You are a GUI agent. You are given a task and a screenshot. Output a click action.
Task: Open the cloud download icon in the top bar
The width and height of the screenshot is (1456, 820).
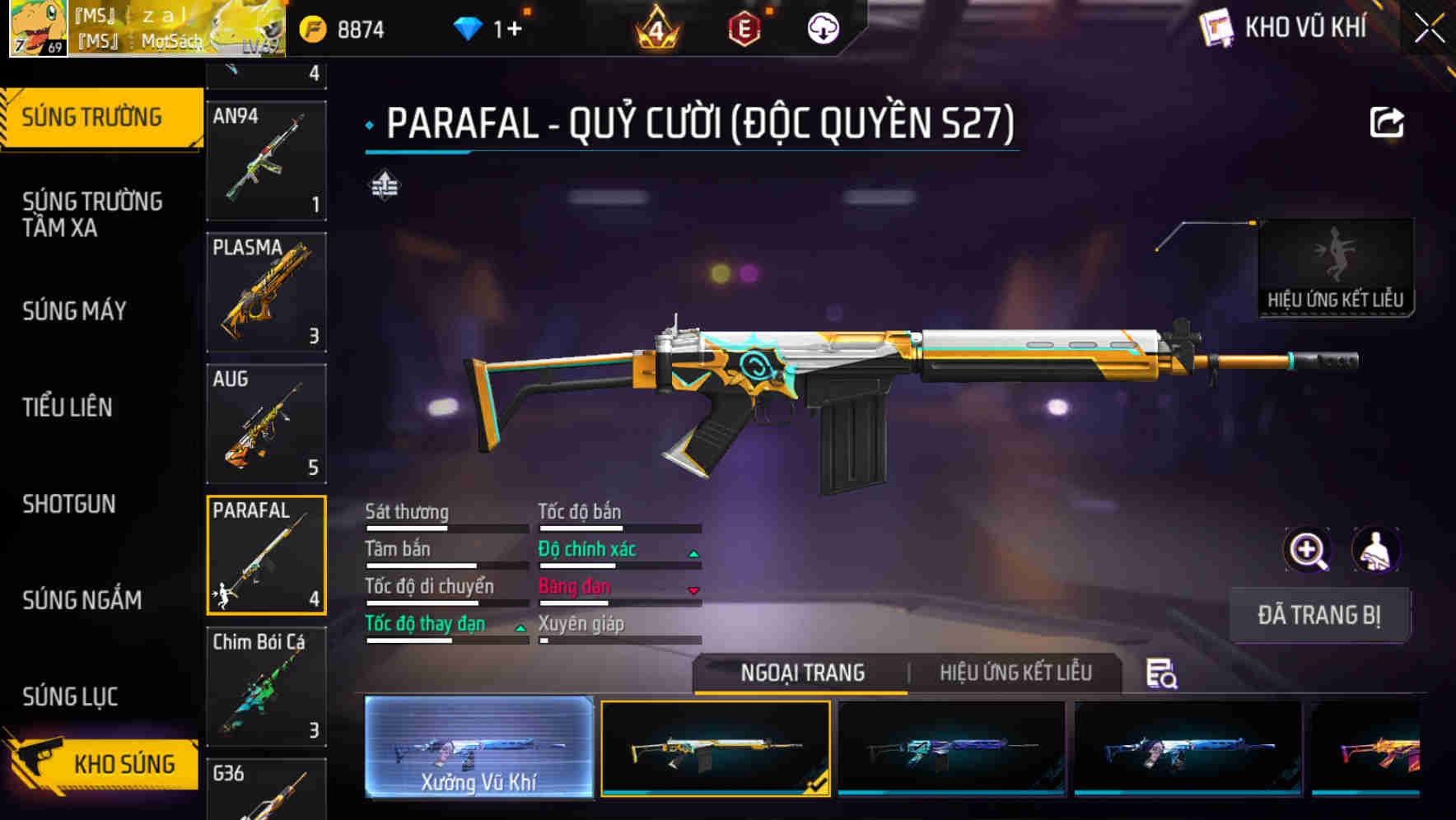822,26
